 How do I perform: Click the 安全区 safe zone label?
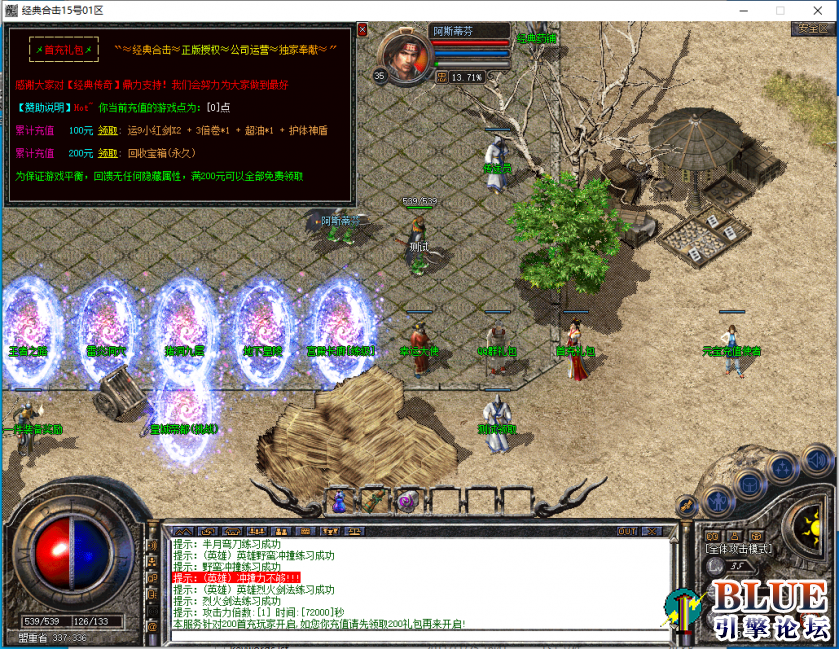(810, 28)
